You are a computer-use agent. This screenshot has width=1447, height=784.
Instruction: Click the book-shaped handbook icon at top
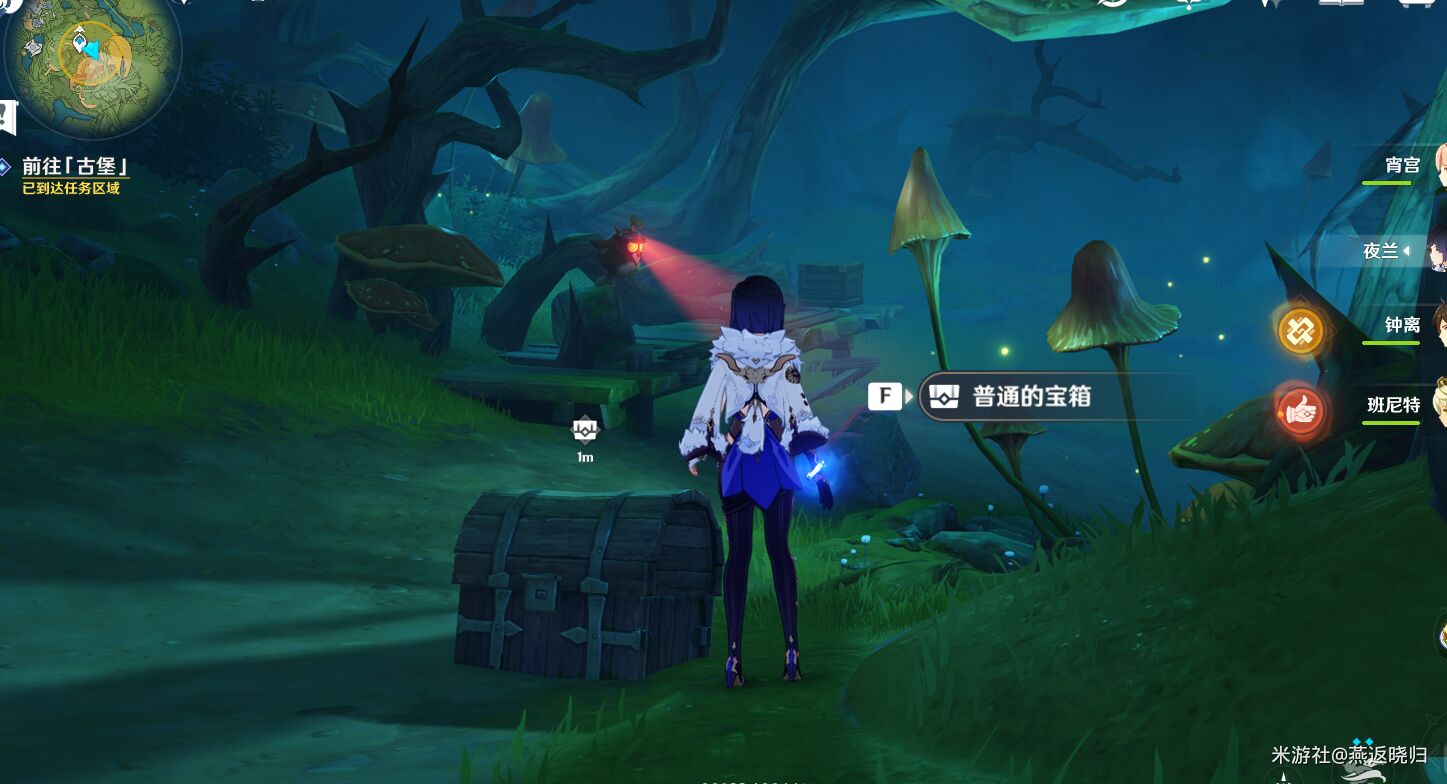pyautogui.click(x=1342, y=5)
